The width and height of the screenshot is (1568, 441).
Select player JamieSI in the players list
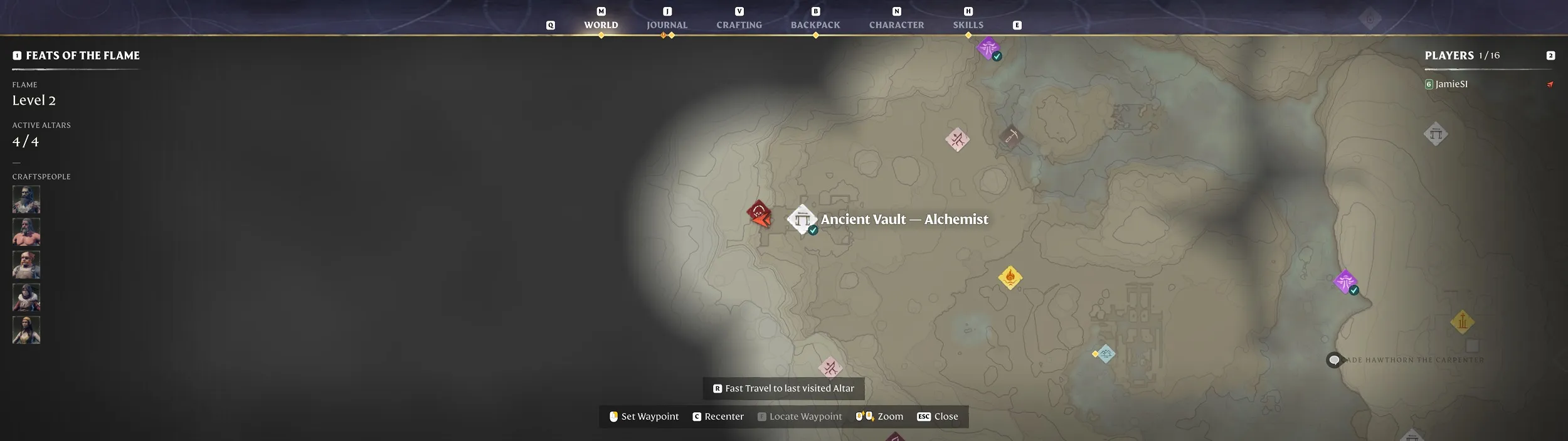pyautogui.click(x=1451, y=84)
